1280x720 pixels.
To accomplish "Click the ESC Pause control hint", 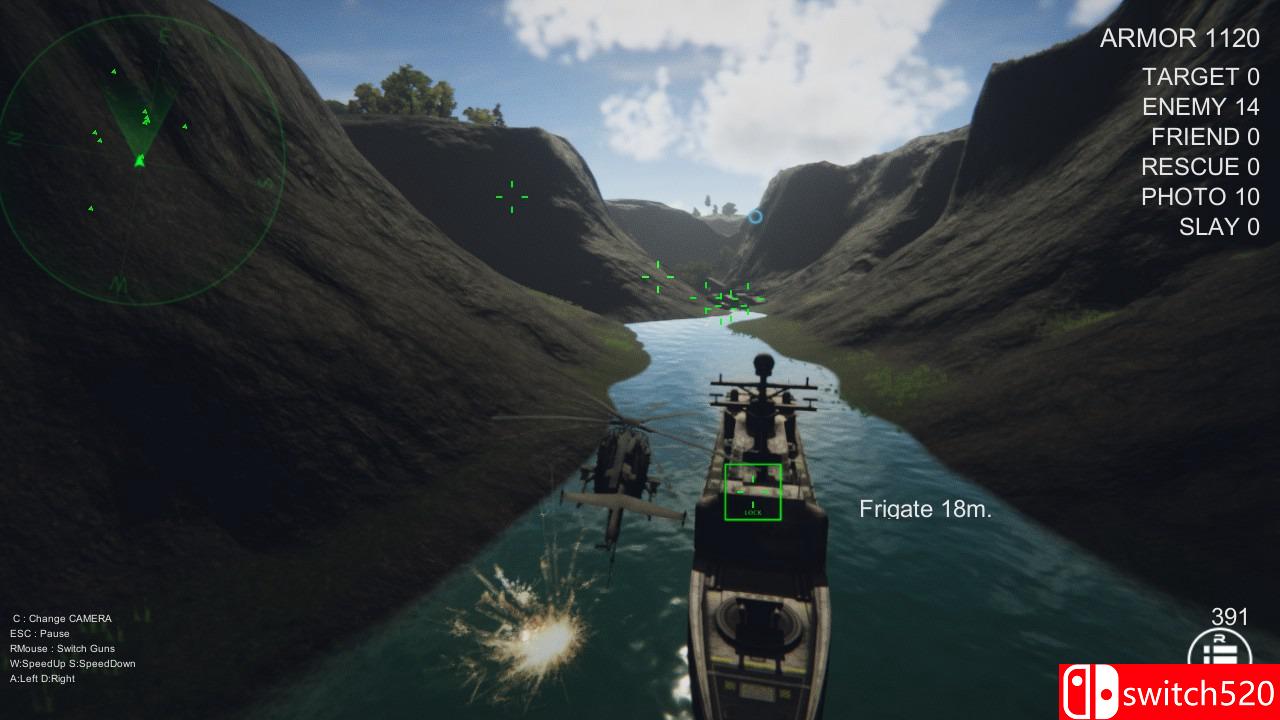I will [40, 633].
